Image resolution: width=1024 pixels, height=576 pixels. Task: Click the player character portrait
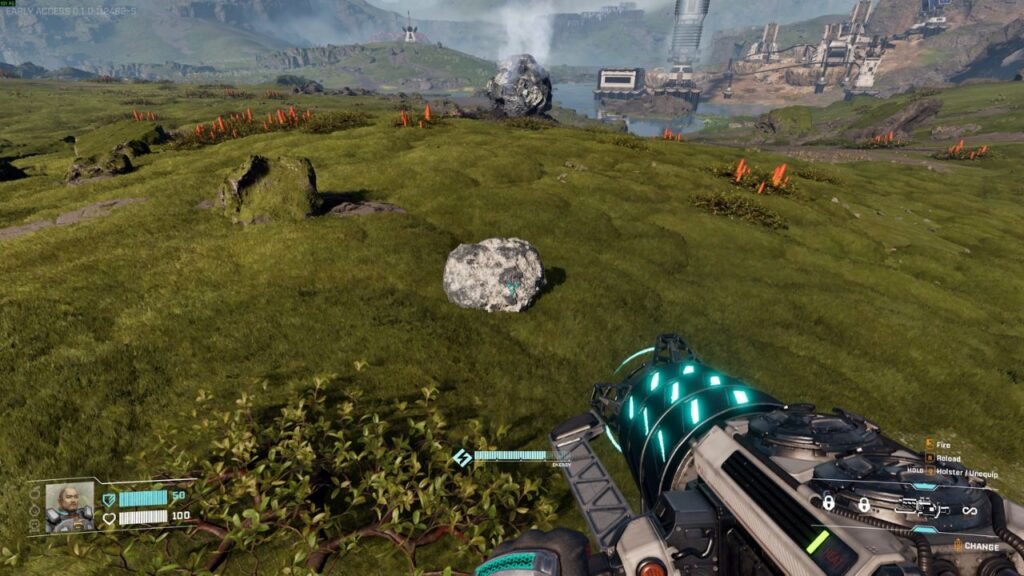[x=70, y=506]
